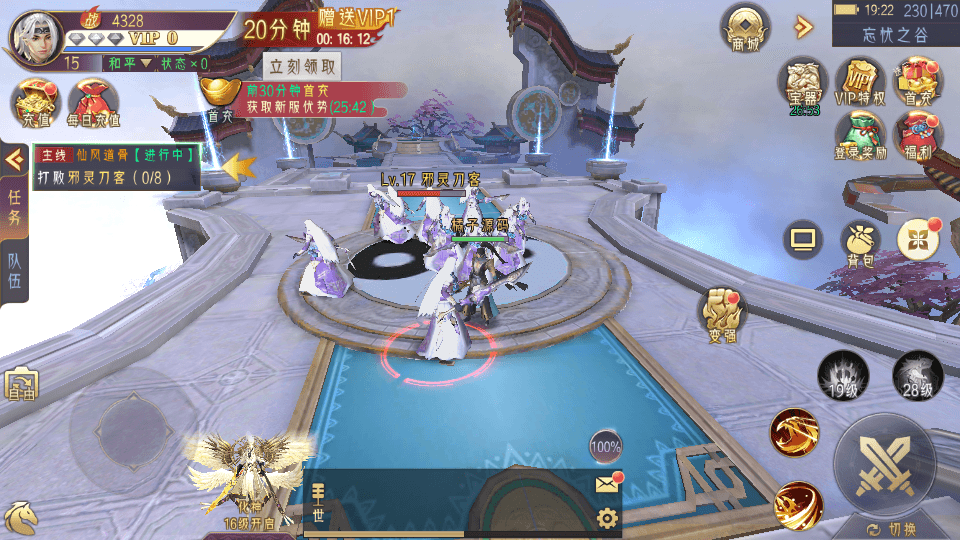Collapse the top-right menu with arrow
Screen dimensions: 960x540
(x=803, y=27)
